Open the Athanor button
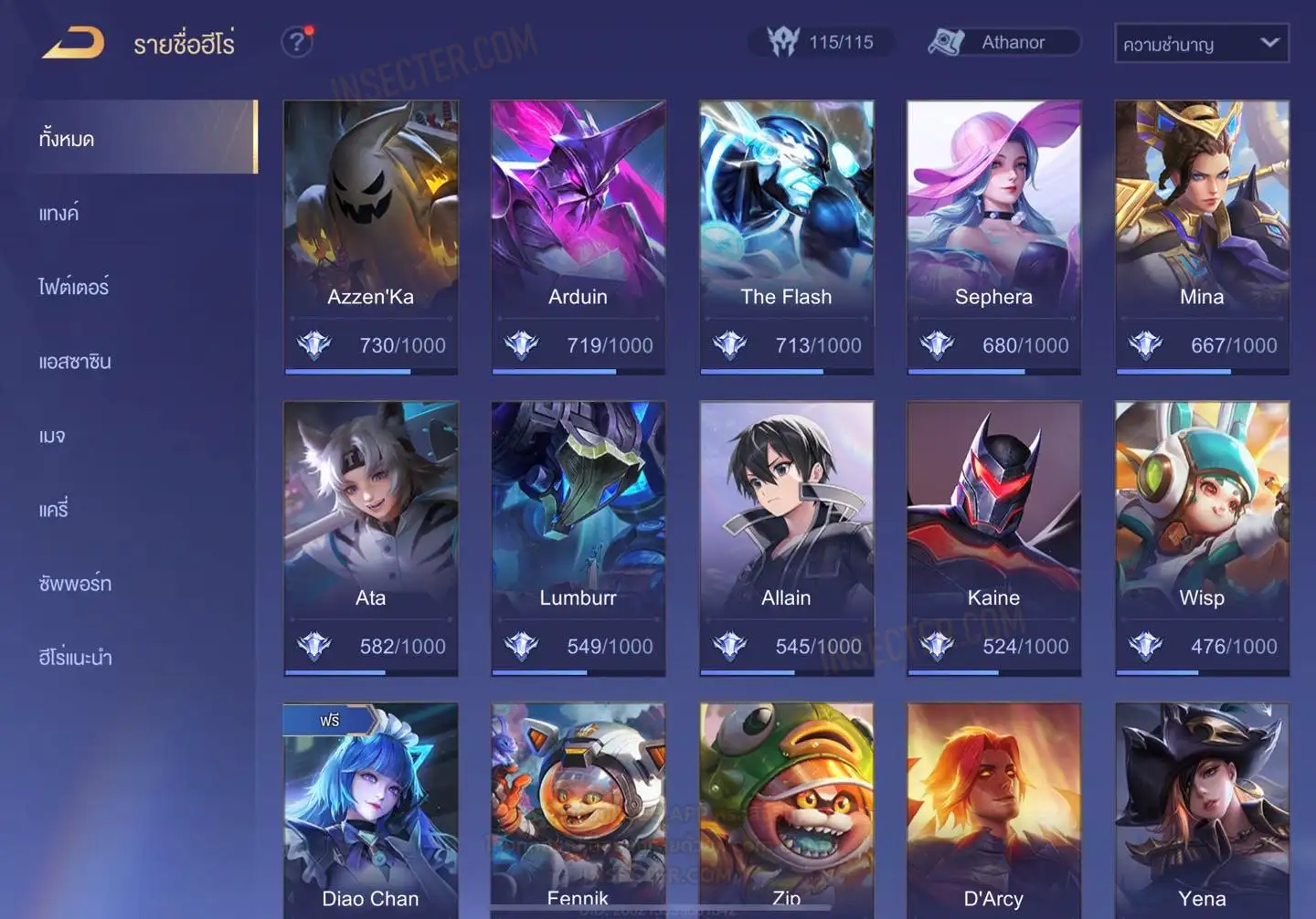The width and height of the screenshot is (1316, 919). pos(1003,42)
